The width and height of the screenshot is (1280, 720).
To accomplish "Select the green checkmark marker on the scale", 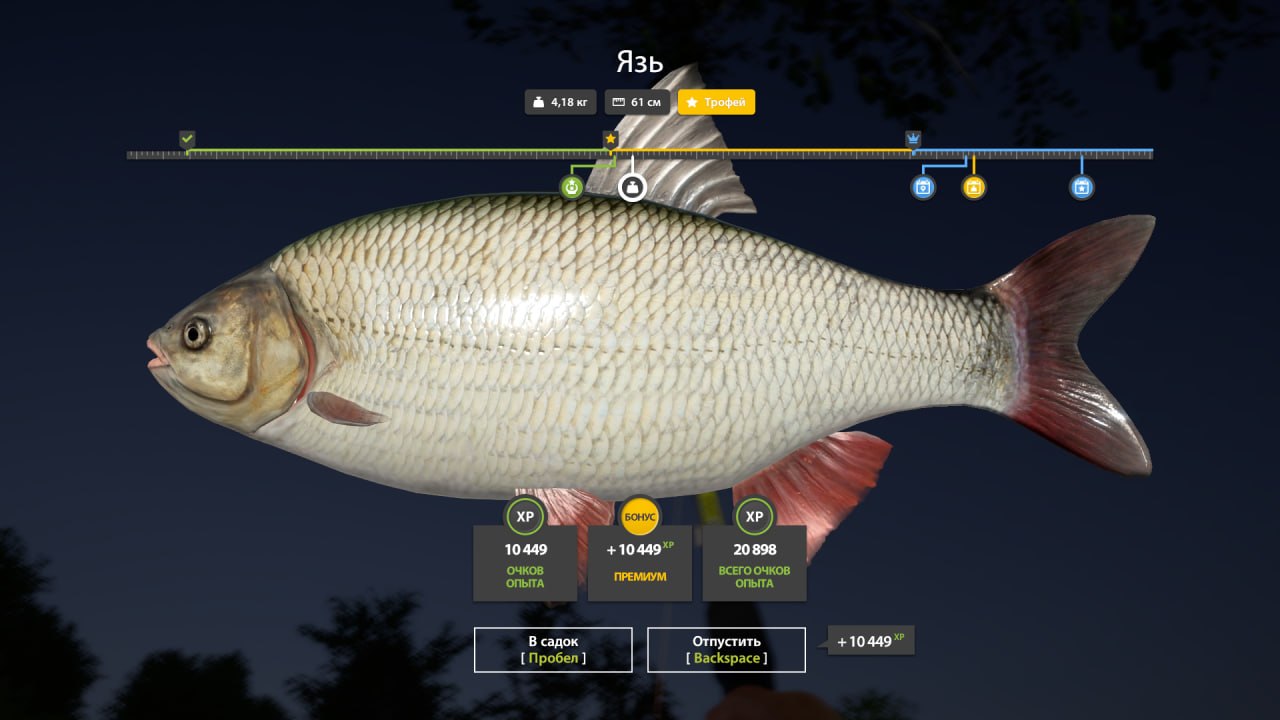I will 187,139.
